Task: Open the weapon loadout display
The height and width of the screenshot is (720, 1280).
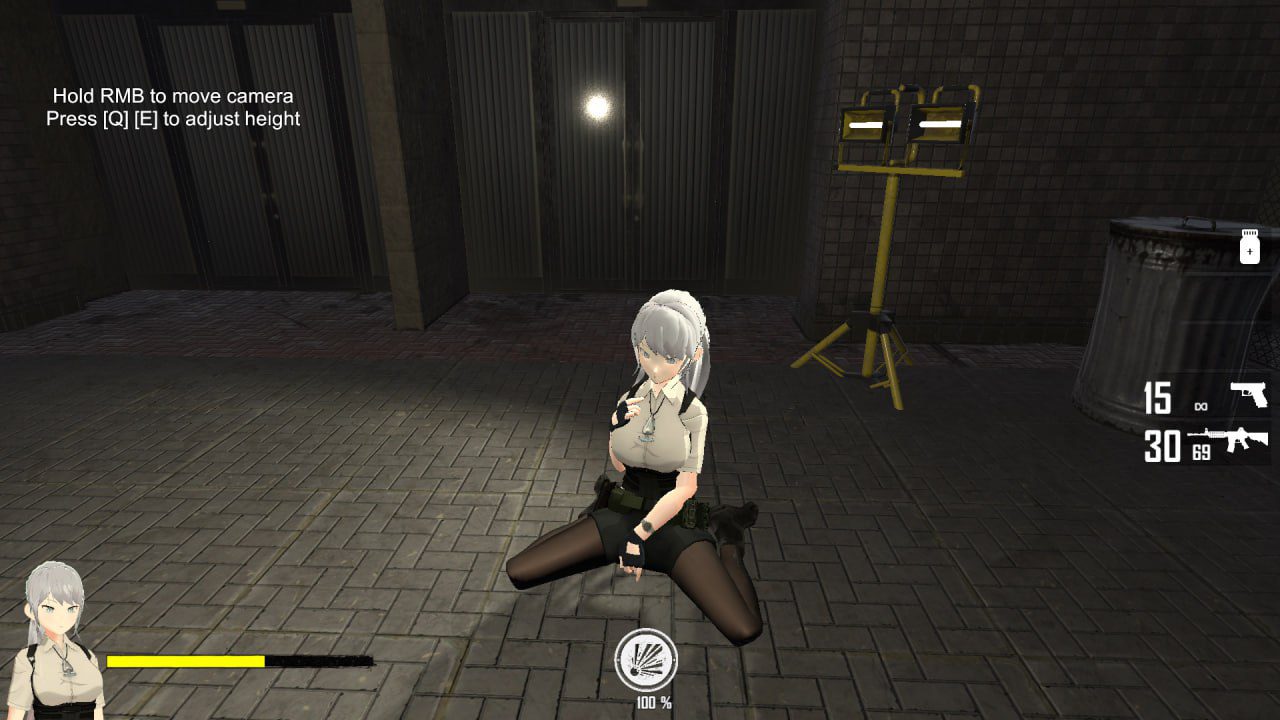Action: [1210, 420]
